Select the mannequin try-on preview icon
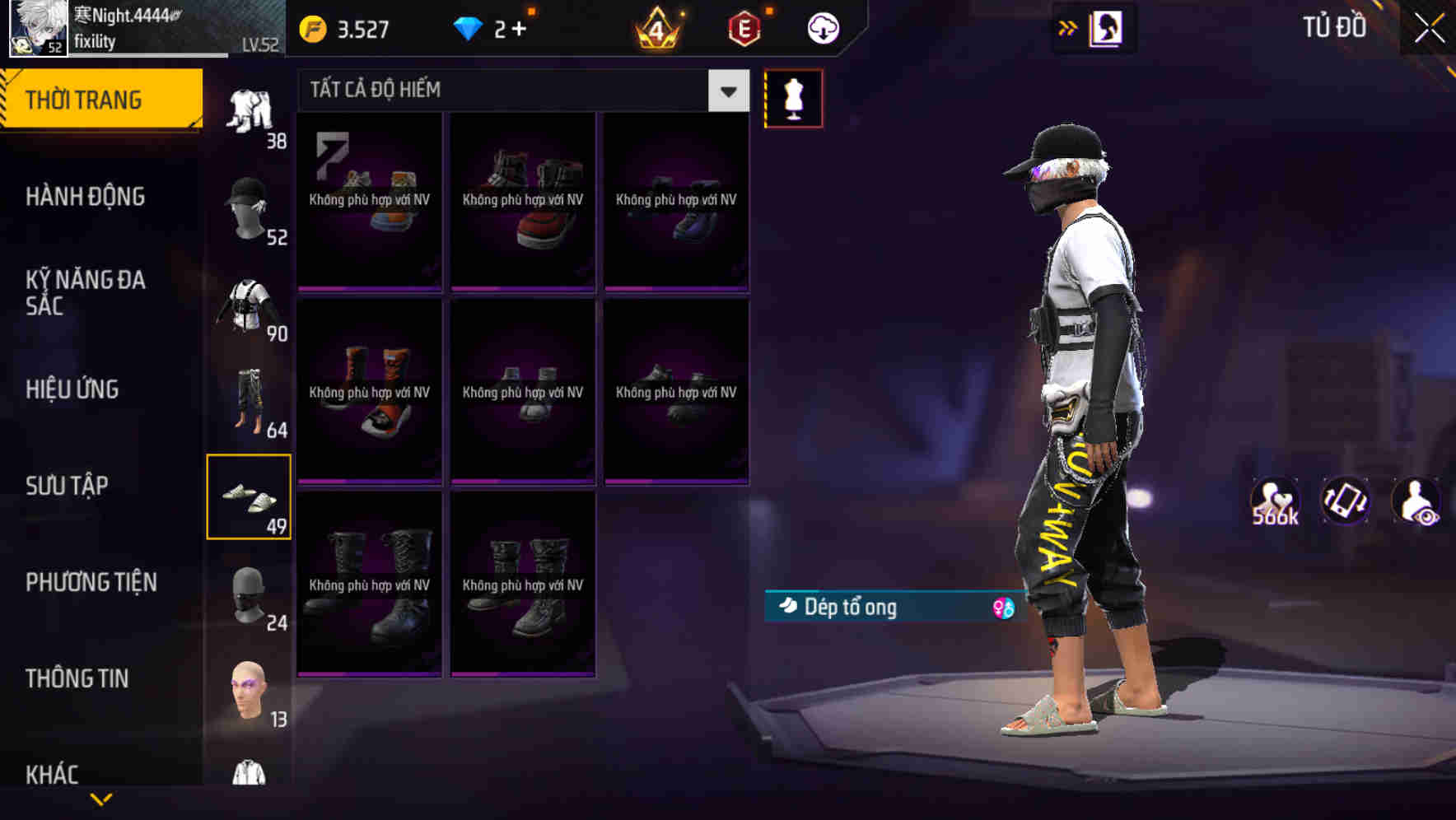 point(793,97)
